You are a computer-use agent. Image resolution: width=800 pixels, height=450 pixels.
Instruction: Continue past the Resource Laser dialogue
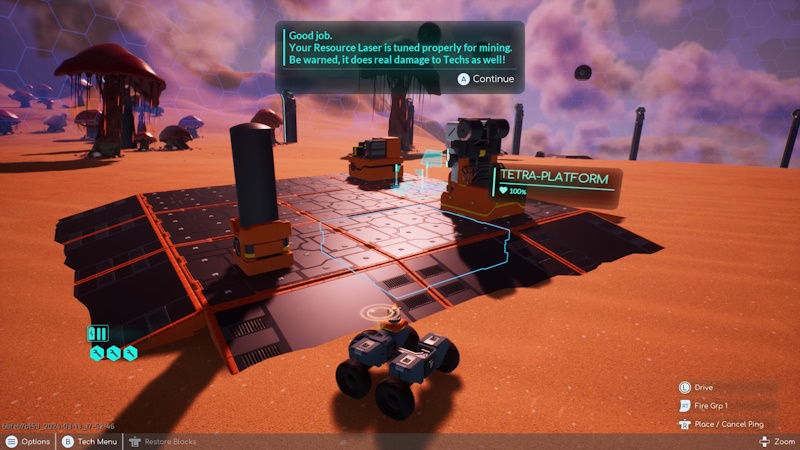[486, 79]
